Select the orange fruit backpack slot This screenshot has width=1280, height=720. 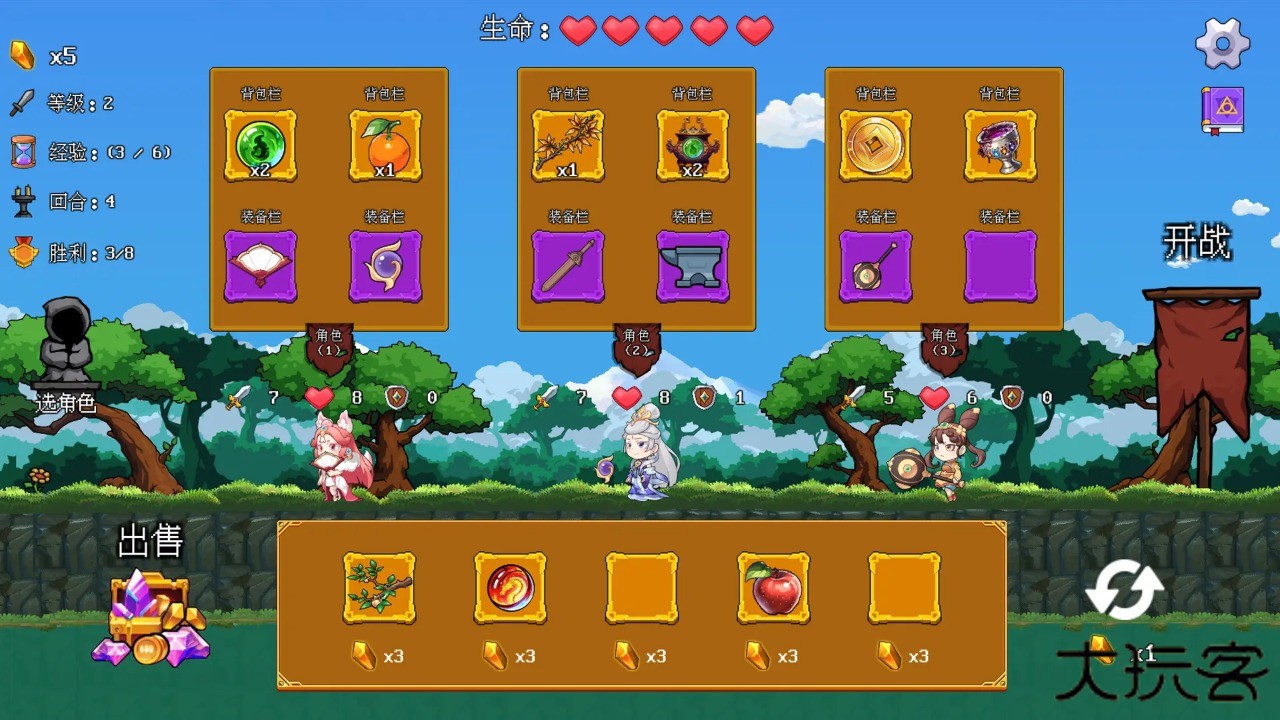pos(385,145)
